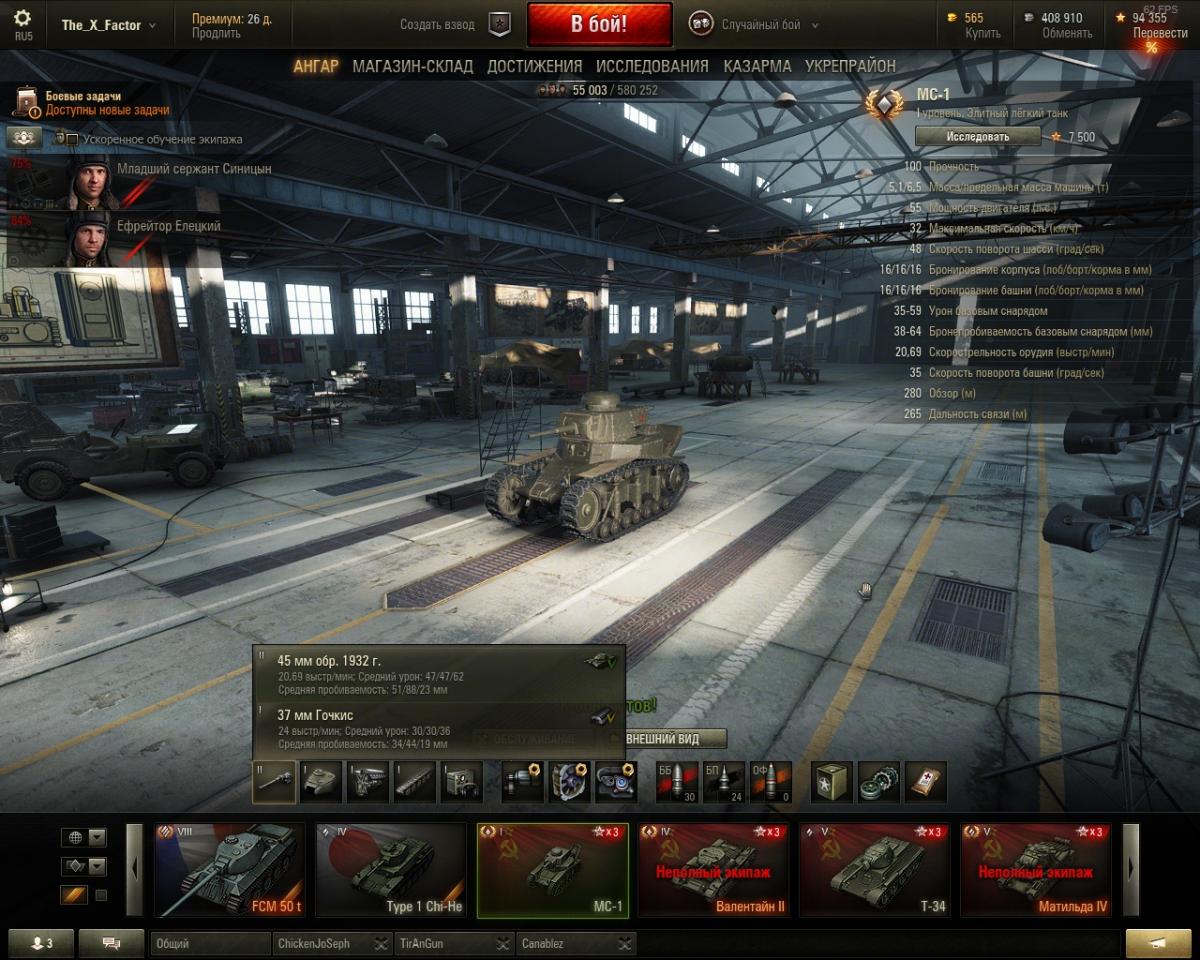Close the ChickenJoSeph chat tab
The height and width of the screenshot is (960, 1200).
[x=381, y=943]
